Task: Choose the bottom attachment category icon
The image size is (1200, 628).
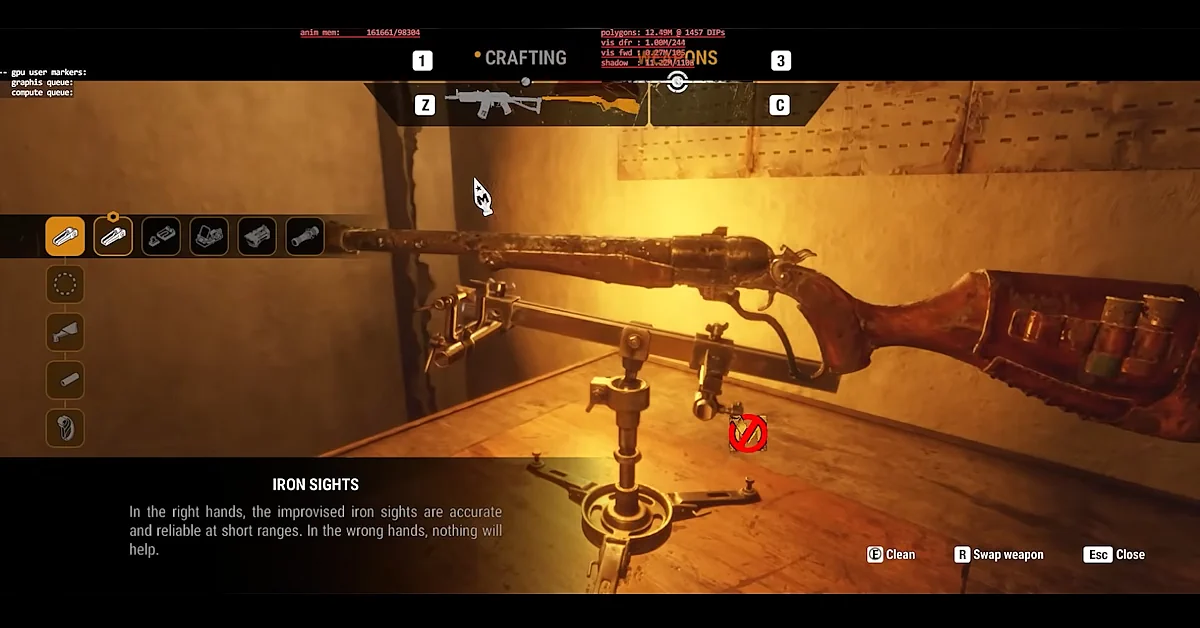Action: pos(65,428)
